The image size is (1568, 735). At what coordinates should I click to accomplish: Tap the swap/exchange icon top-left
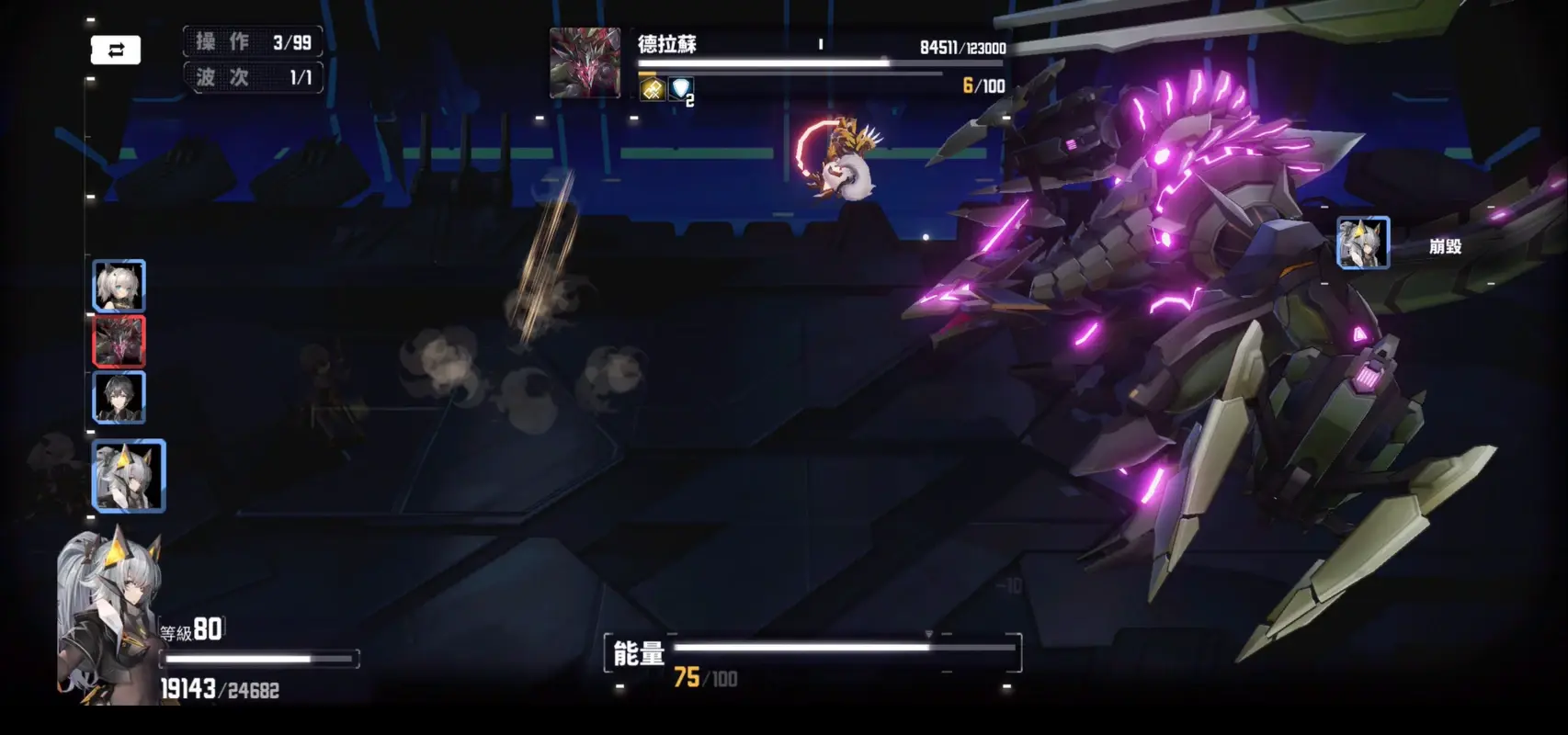[117, 50]
